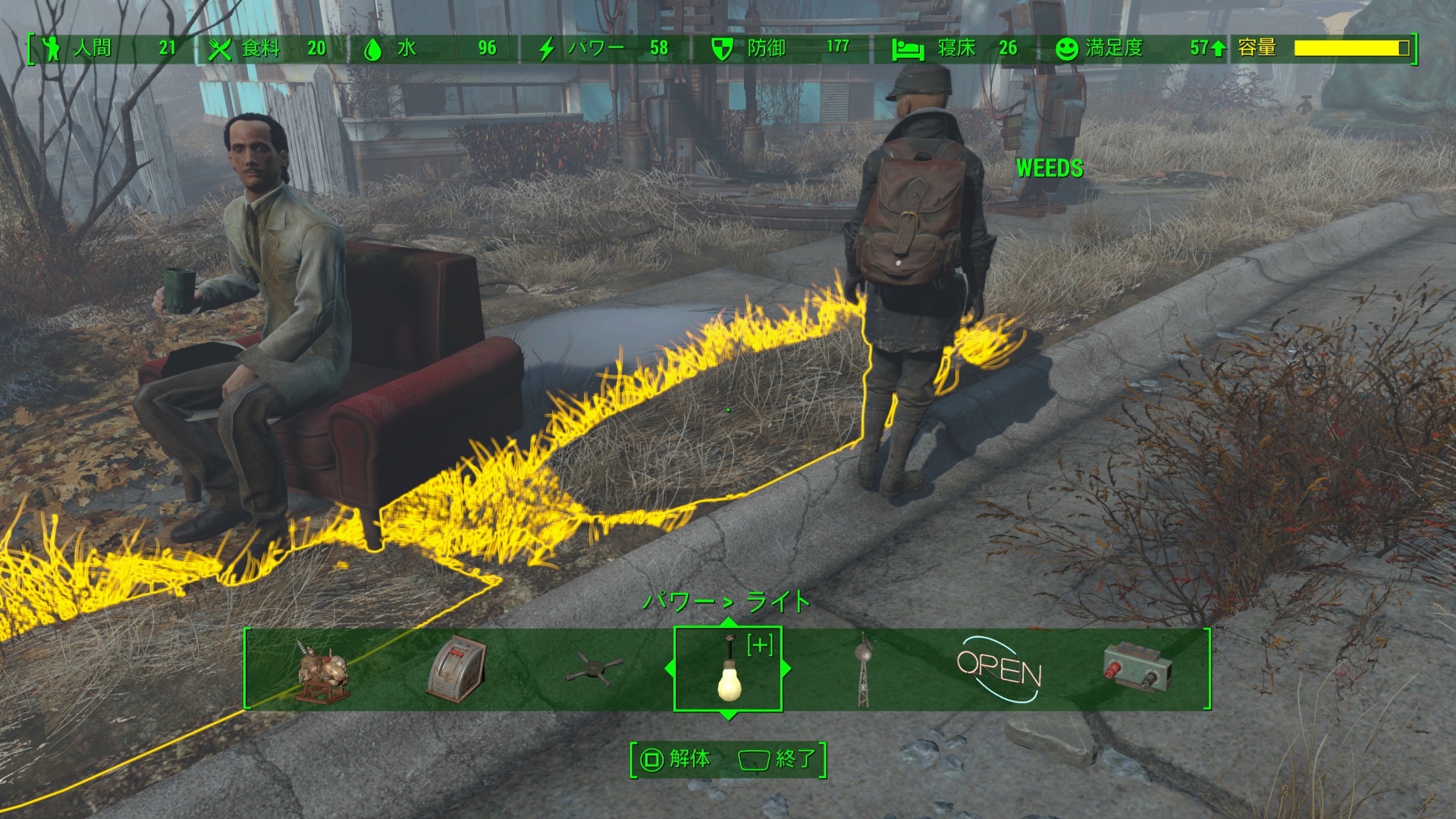The width and height of the screenshot is (1456, 819).
Task: Click the up arrow above the light bulb slot
Action: (x=728, y=623)
